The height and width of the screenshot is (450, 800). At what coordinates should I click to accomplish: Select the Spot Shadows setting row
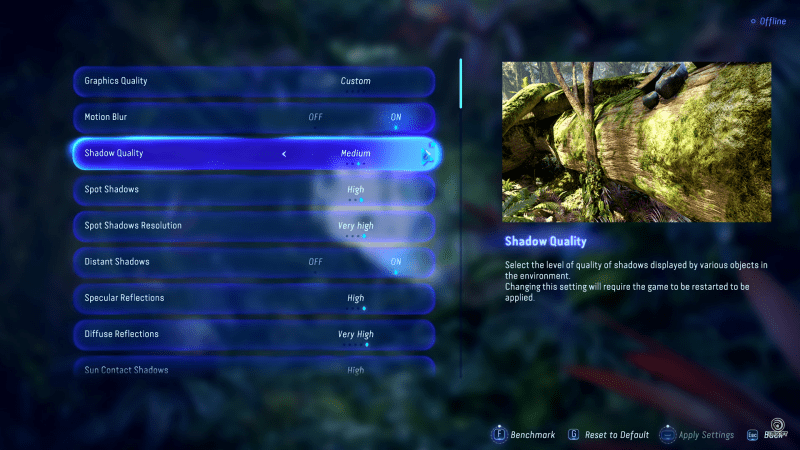[254, 189]
